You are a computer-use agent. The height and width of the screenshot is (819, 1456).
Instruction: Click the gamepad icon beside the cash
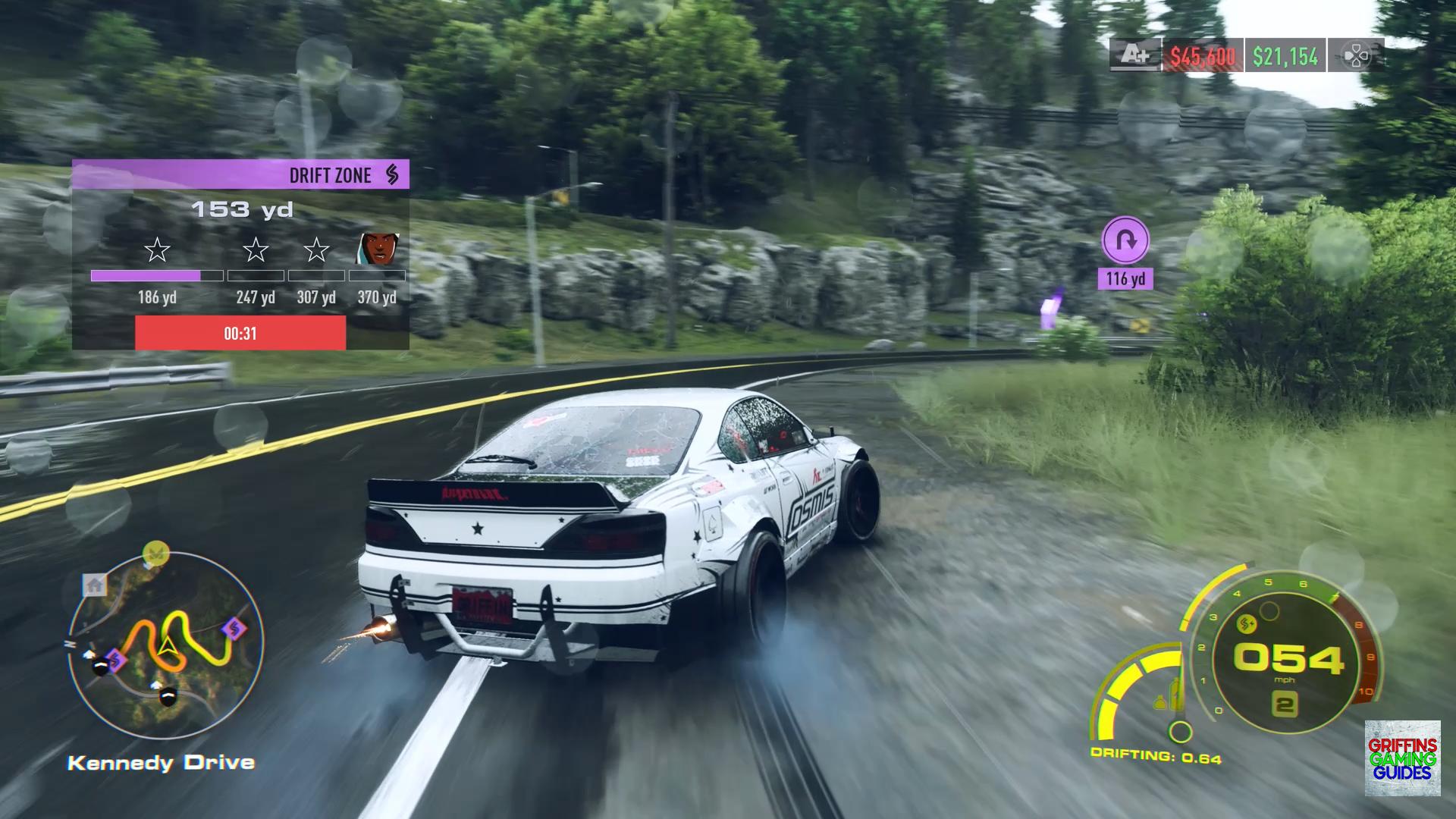(1355, 55)
